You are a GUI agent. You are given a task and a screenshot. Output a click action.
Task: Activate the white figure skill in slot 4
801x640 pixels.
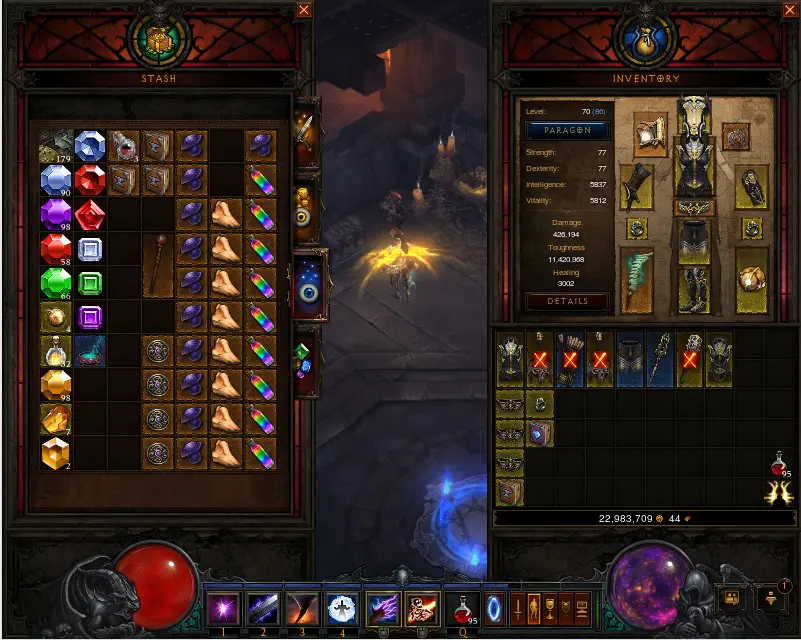tap(342, 609)
